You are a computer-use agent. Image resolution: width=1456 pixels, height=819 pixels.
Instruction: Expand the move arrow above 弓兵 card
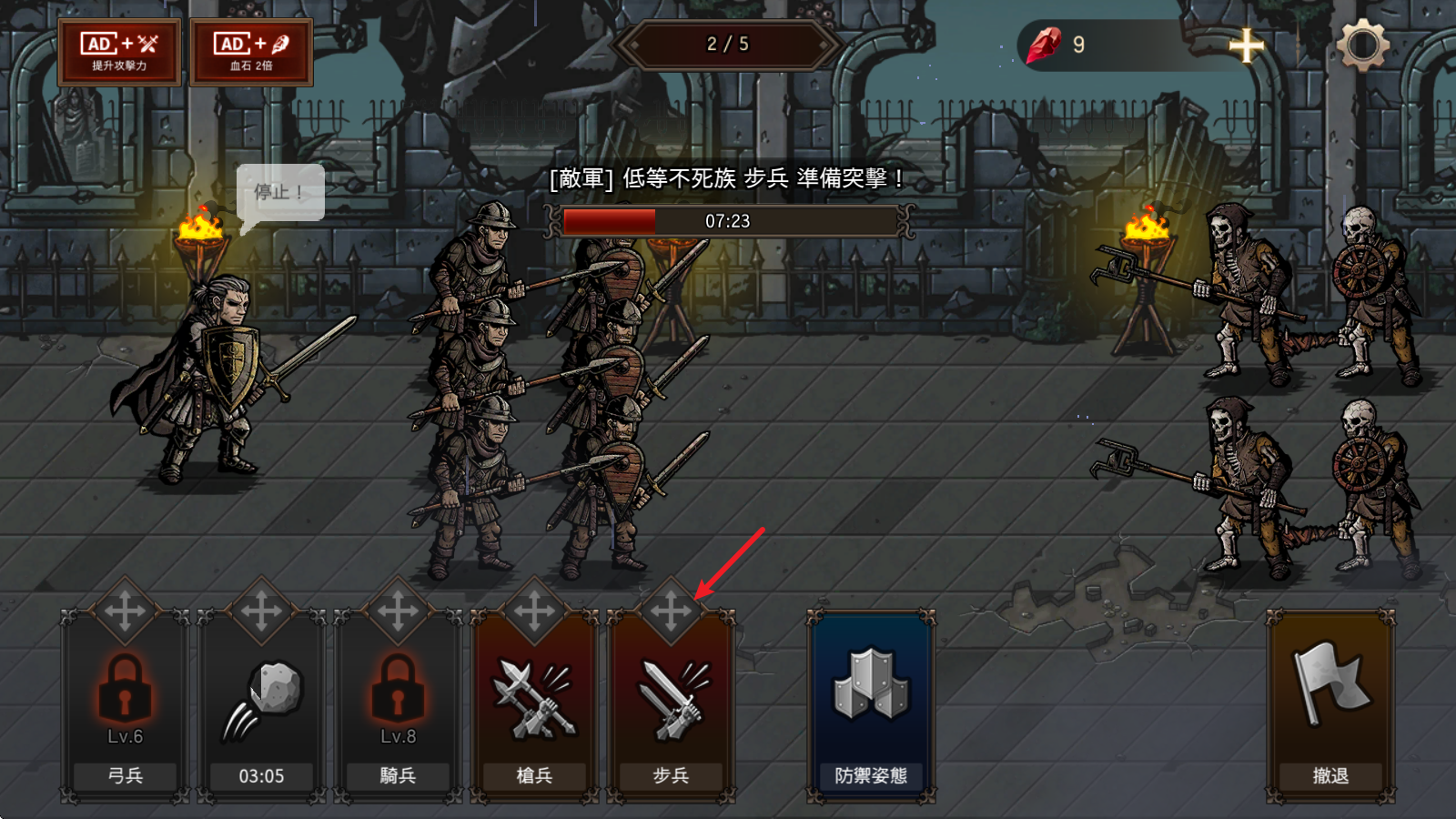click(x=125, y=608)
